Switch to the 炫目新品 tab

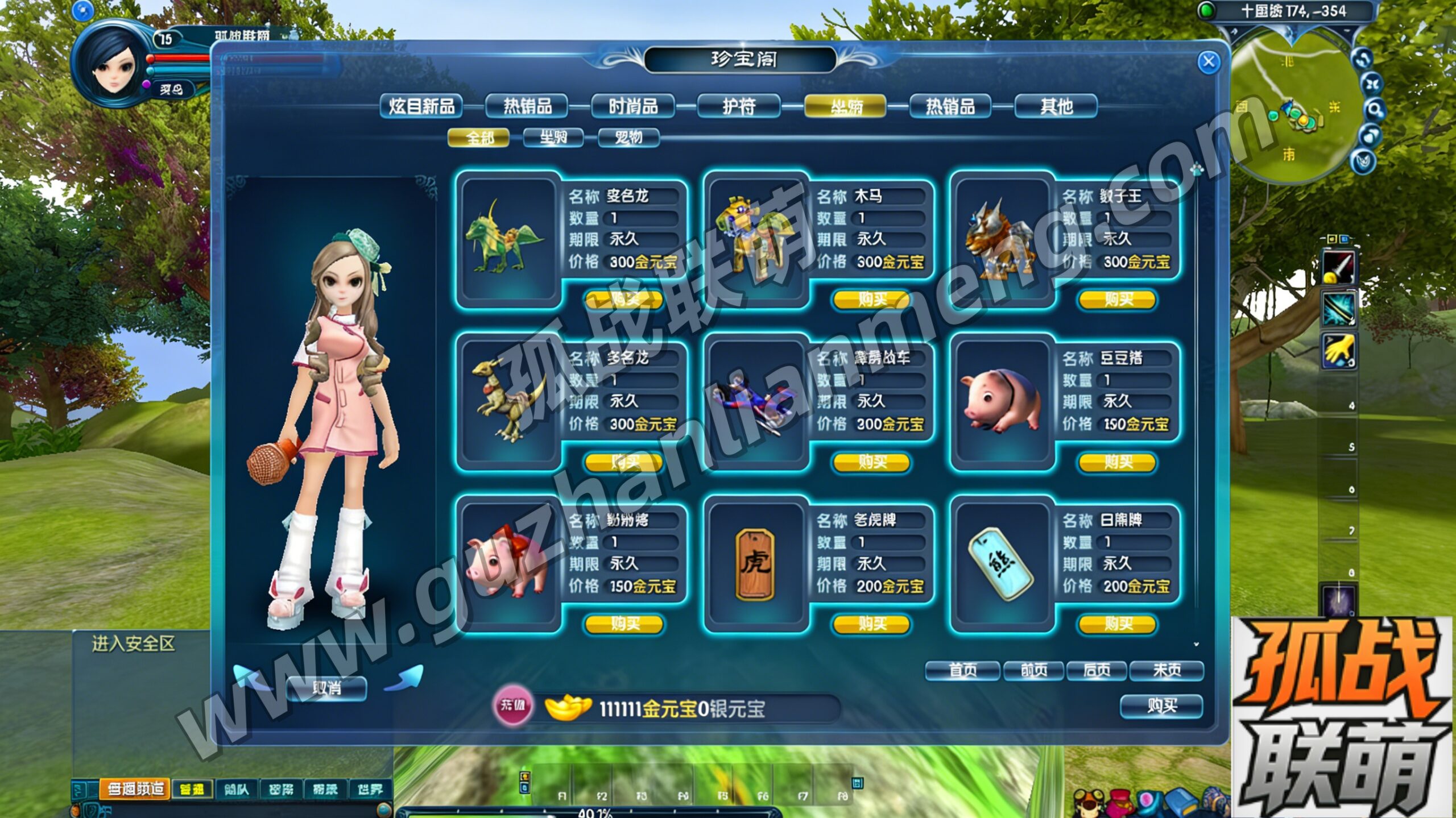coord(421,106)
